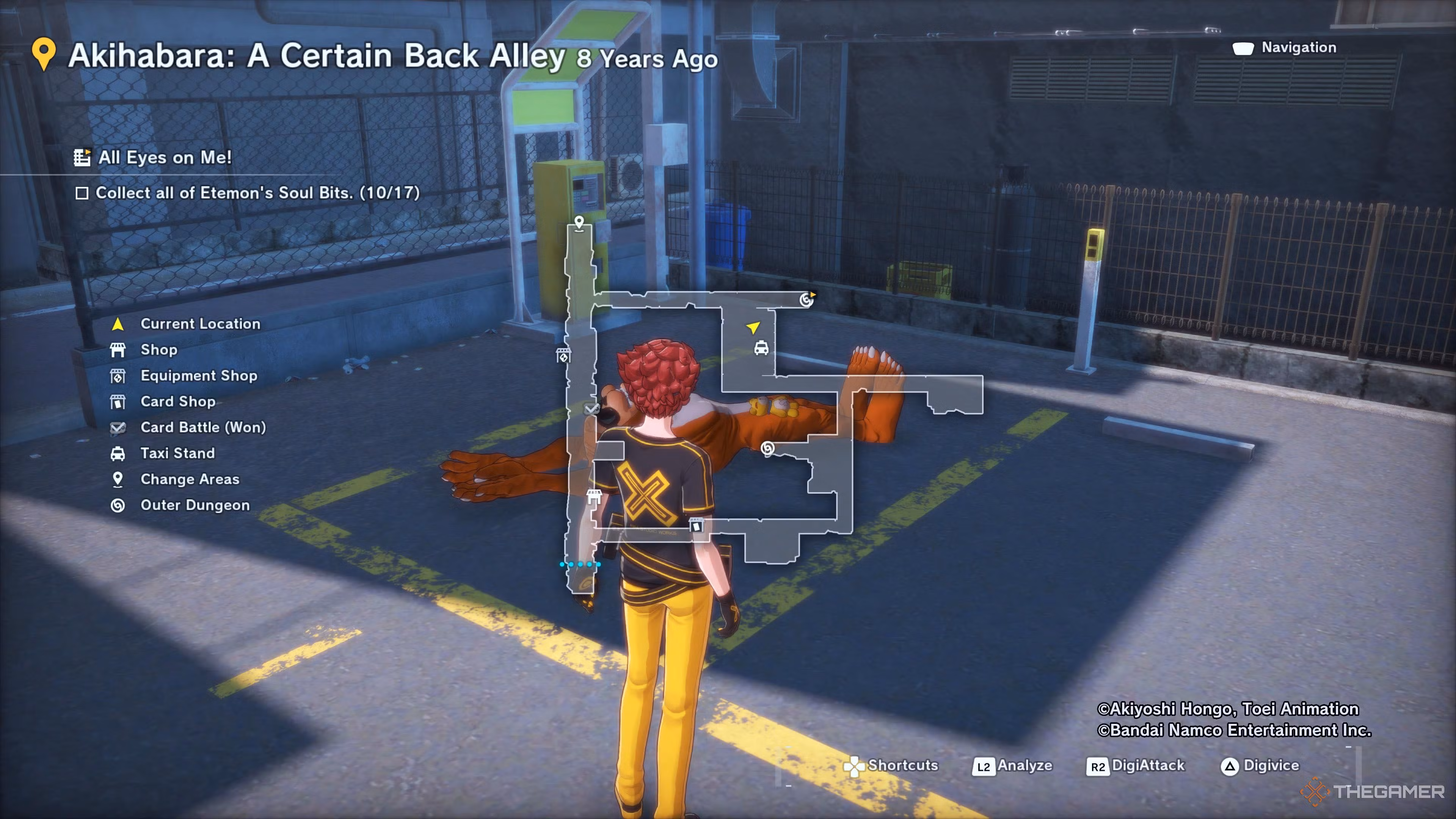Choose the Card Battle (Won) legend entry
Viewport: 1456px width, 819px height.
pyautogui.click(x=203, y=427)
